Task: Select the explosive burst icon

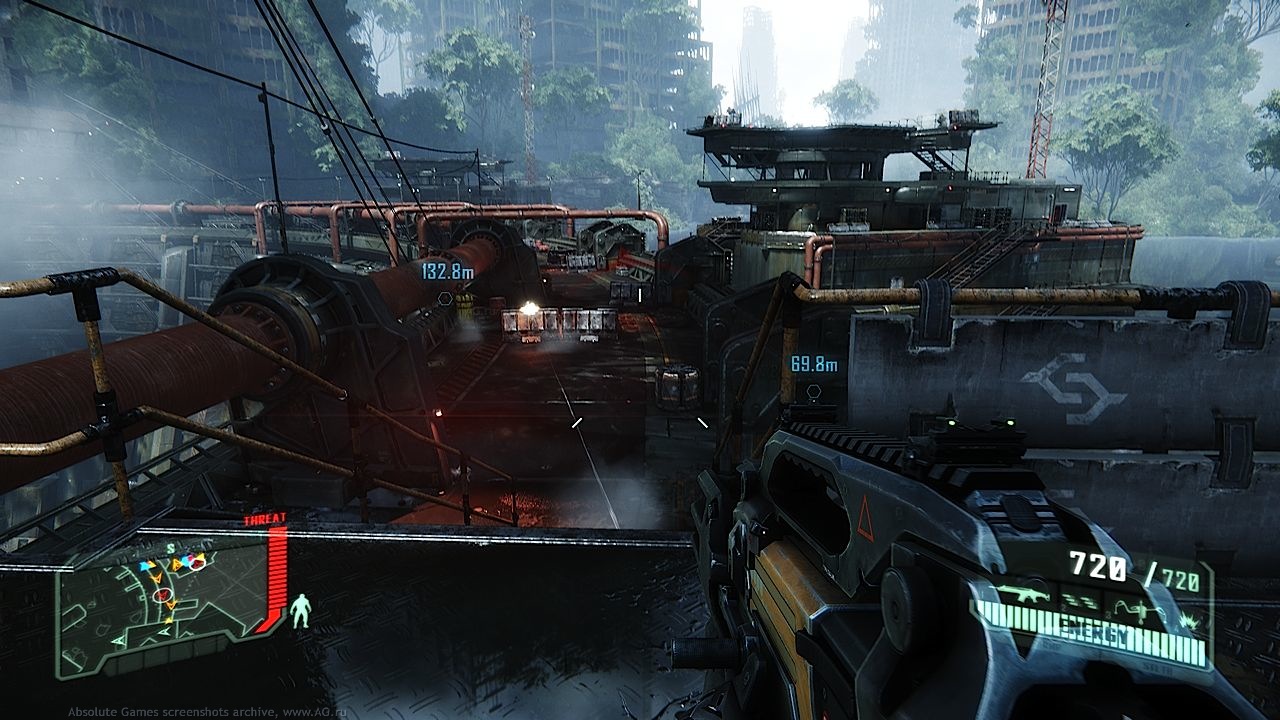Action: 1189,622
